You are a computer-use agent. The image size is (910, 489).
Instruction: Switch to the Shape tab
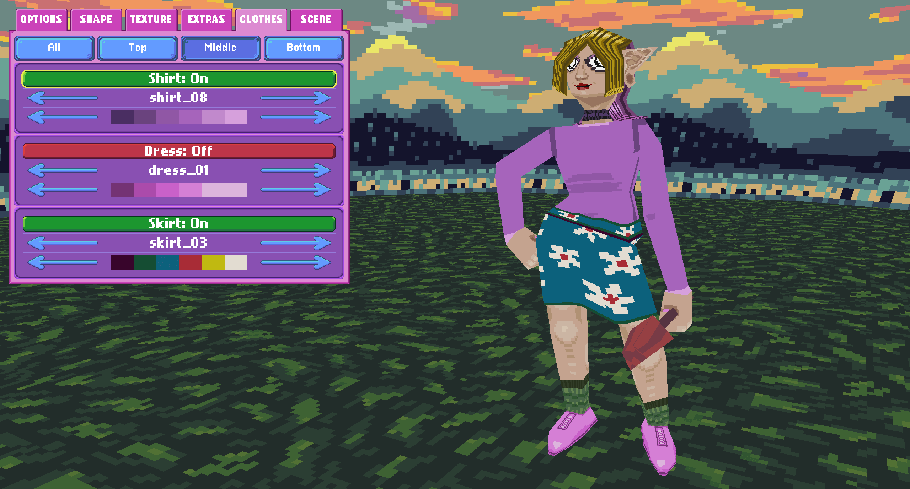[x=96, y=19]
